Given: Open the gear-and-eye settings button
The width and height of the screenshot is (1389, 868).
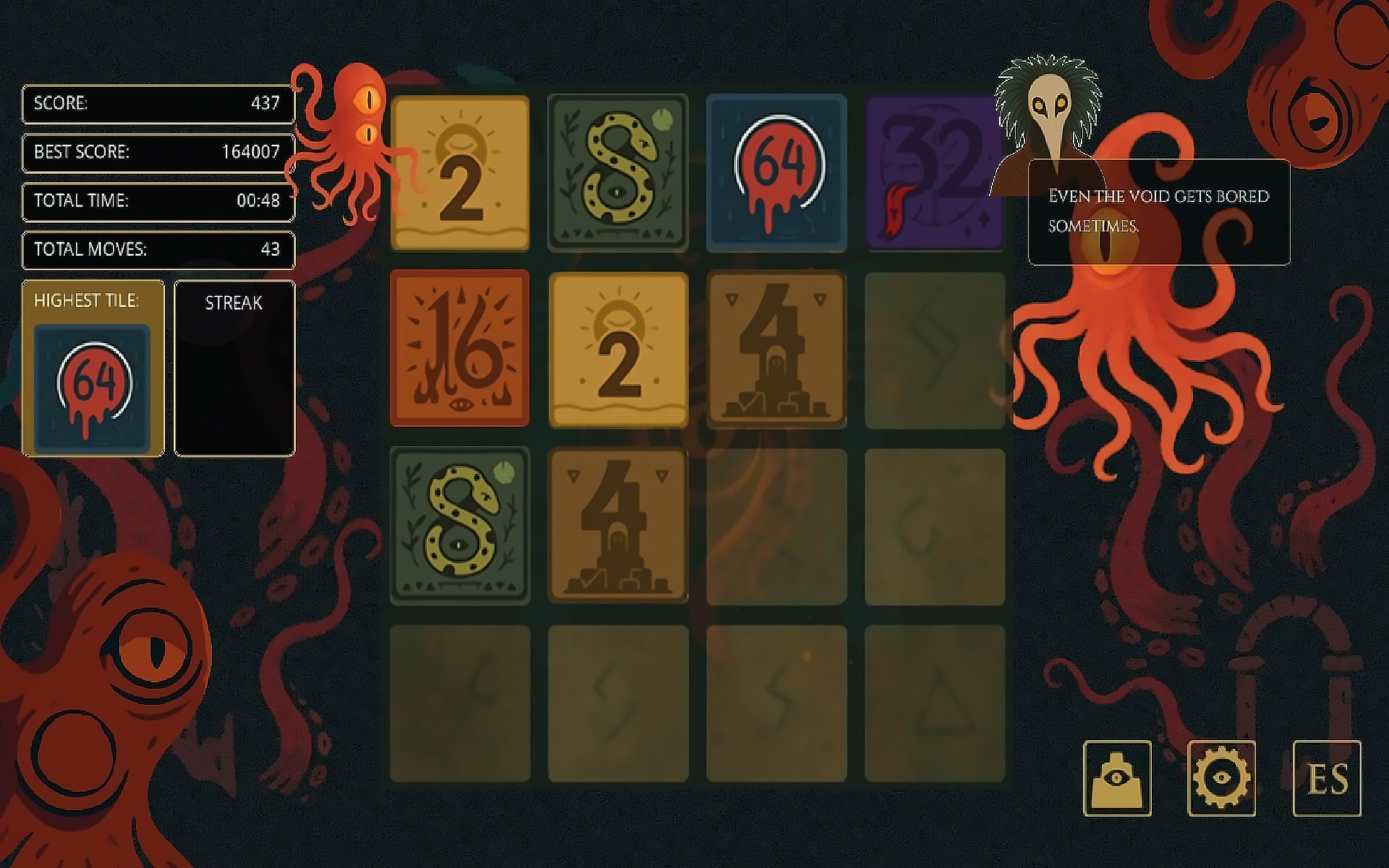Looking at the screenshot, I should (x=1221, y=778).
